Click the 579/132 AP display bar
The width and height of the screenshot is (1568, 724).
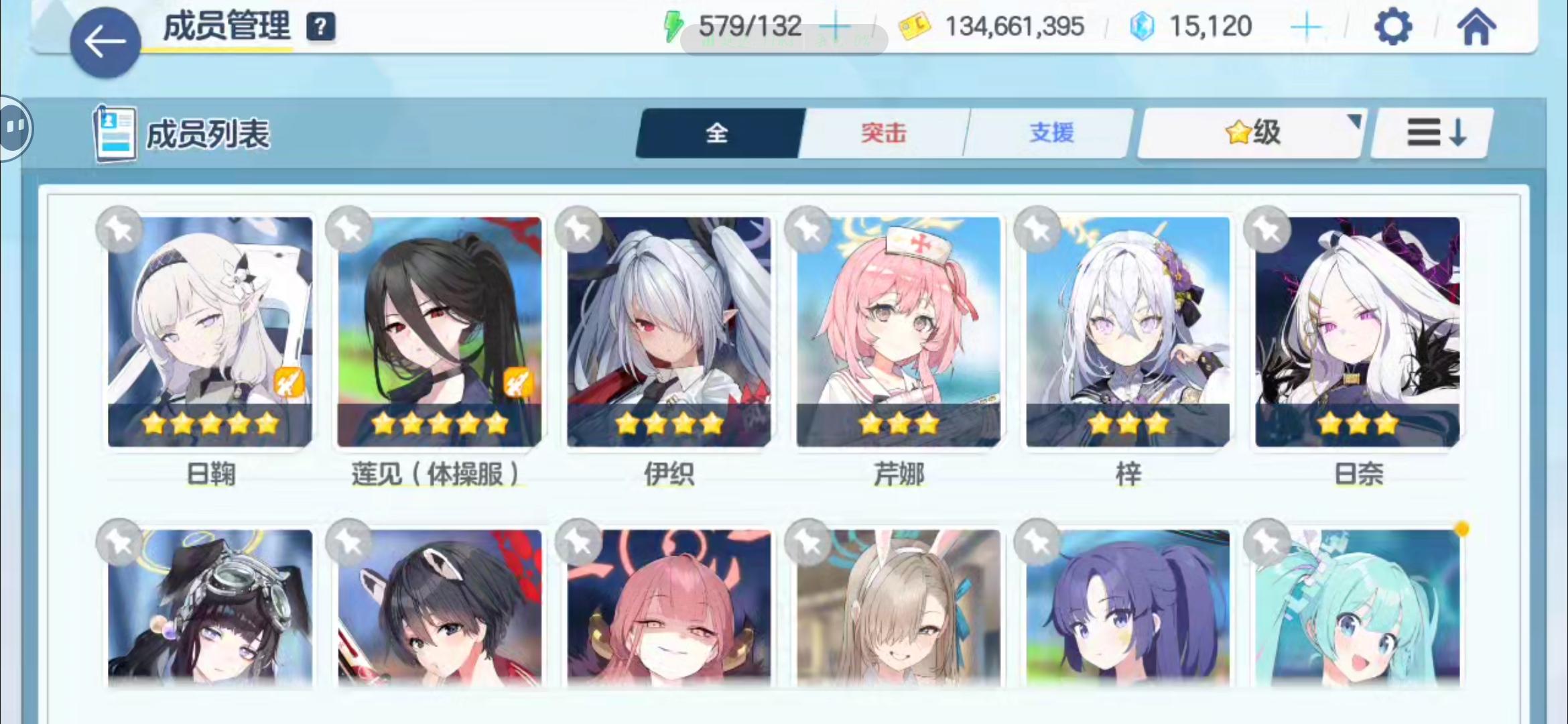coord(750,25)
